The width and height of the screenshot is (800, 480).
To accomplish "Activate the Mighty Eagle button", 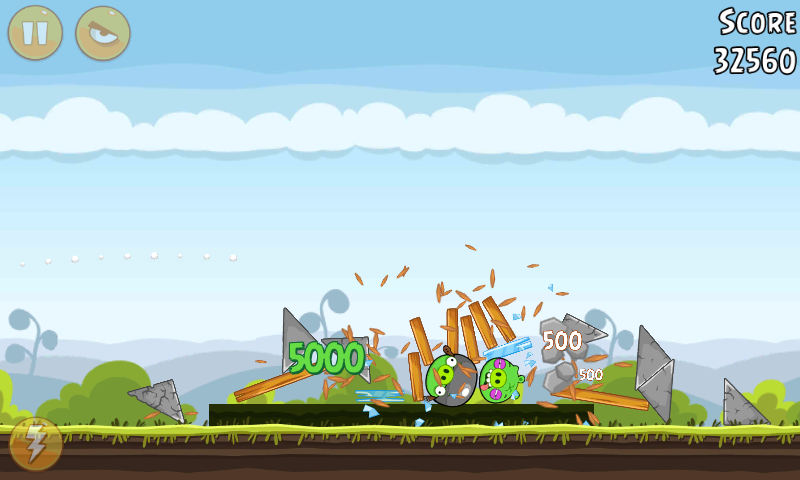I will tap(102, 33).
